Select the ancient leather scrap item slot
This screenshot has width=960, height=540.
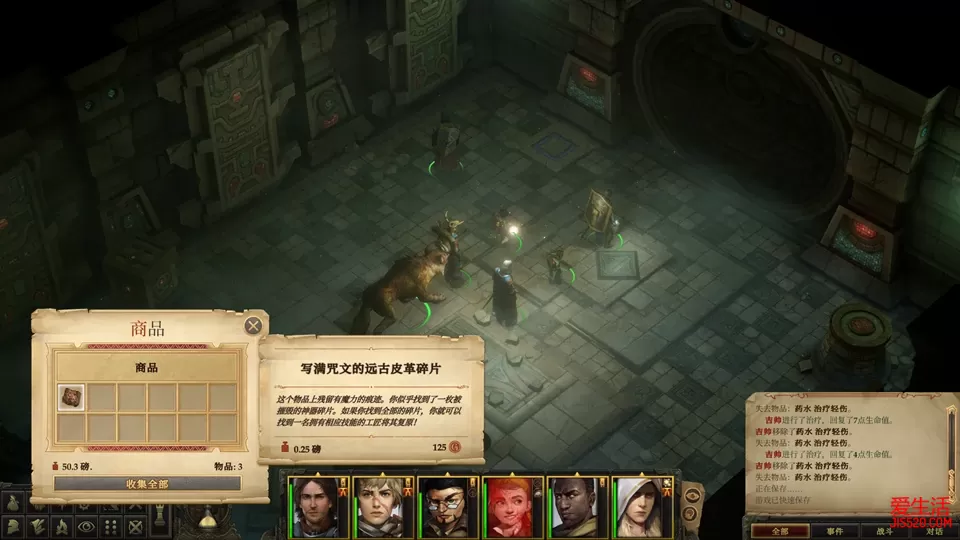70,397
